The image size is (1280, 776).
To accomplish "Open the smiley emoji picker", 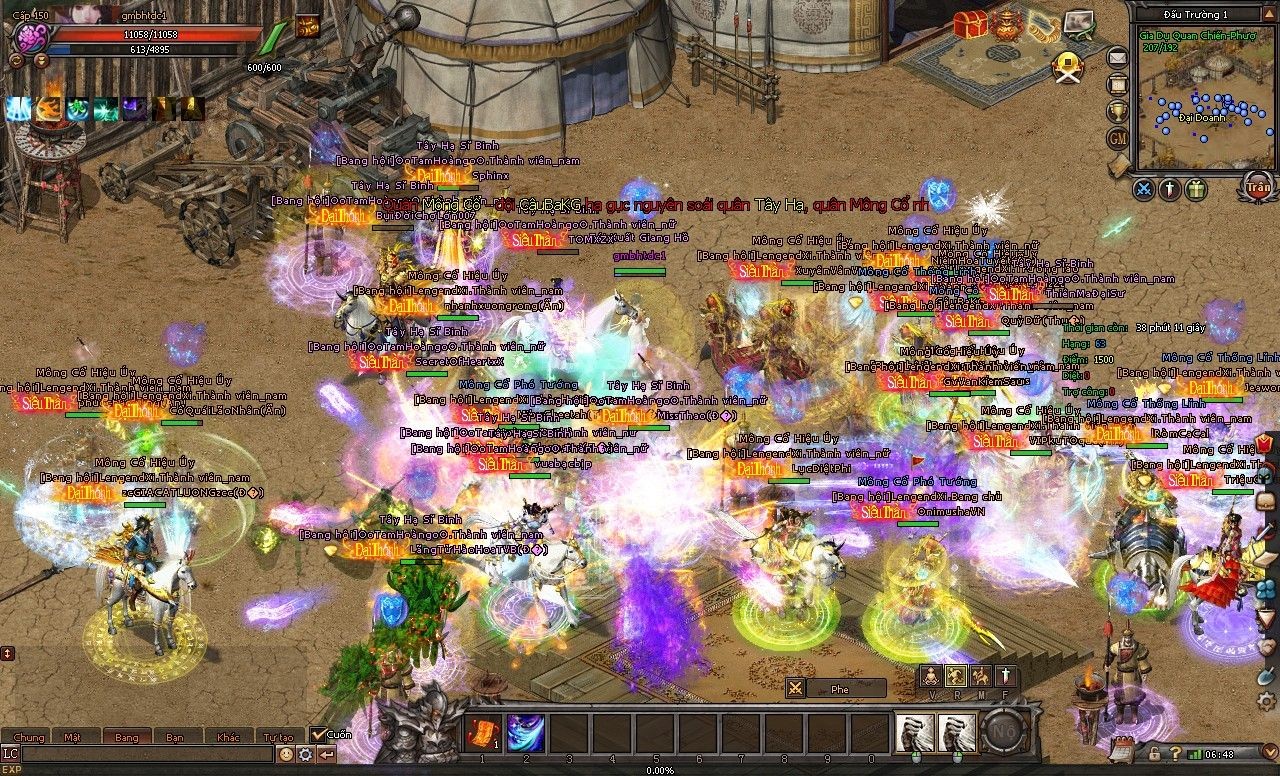I will [287, 754].
